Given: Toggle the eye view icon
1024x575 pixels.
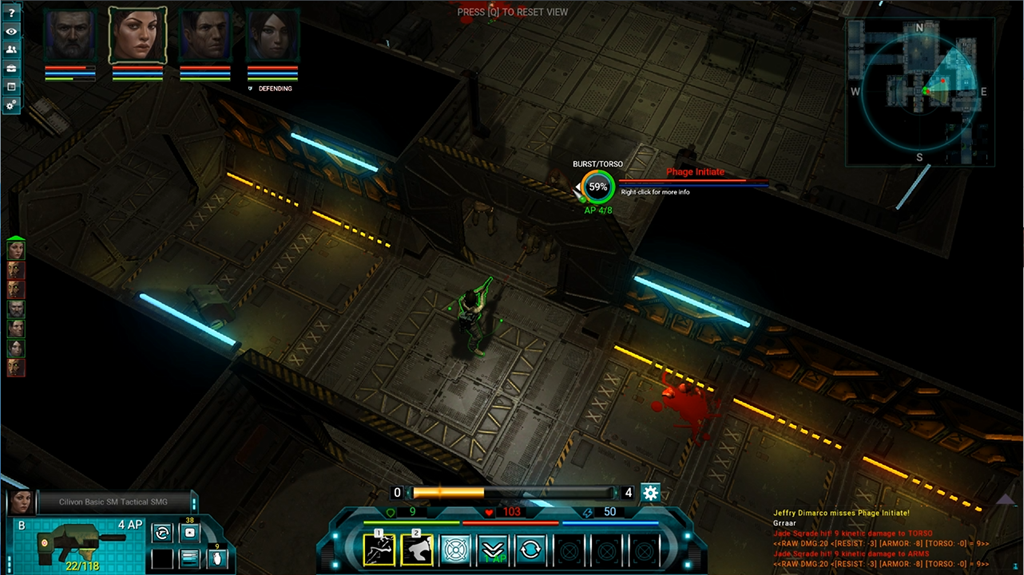Looking at the screenshot, I should [11, 31].
